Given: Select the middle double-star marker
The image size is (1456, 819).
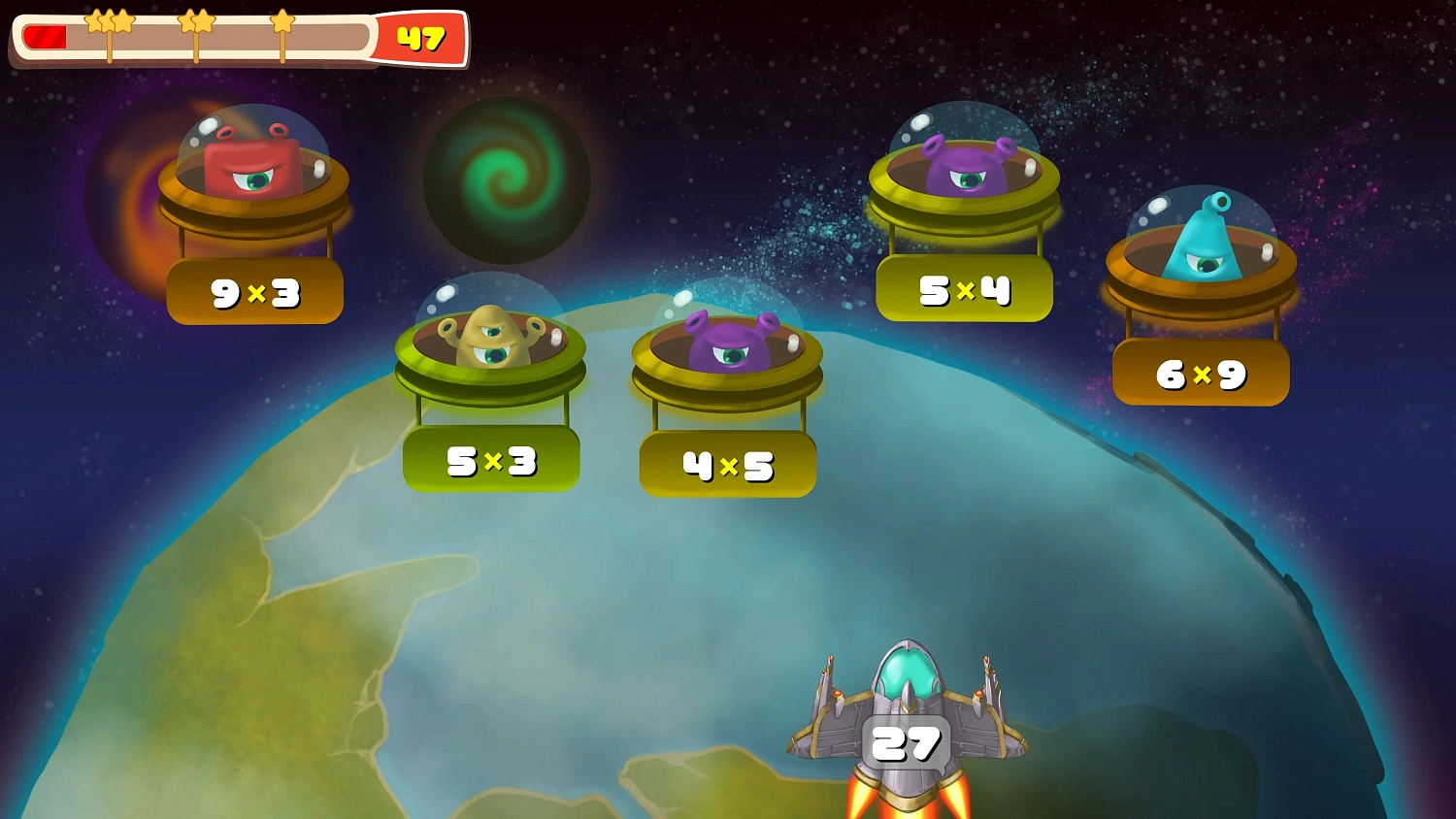Looking at the screenshot, I should pos(196,21).
